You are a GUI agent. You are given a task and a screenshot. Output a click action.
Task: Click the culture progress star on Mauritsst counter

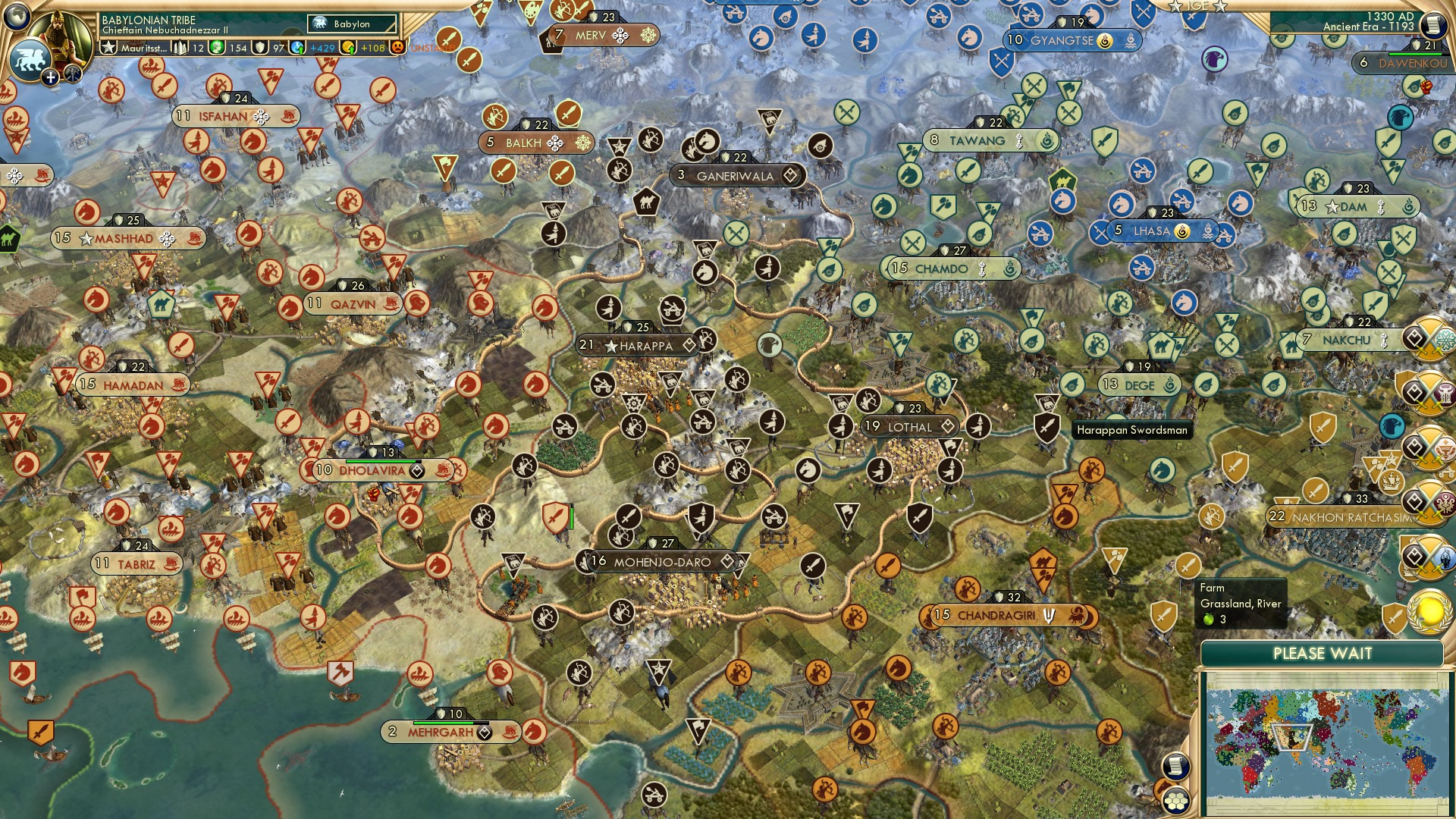coord(110,47)
